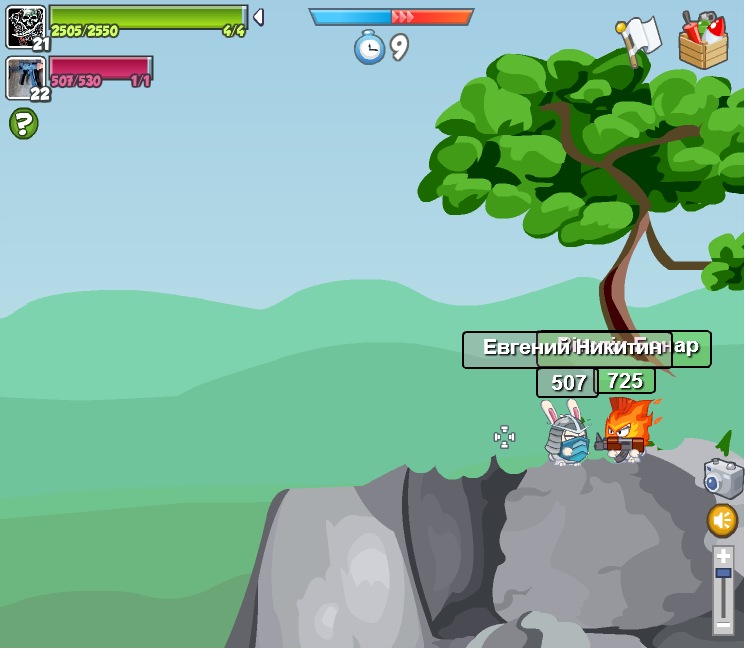
Task: Select the level 21 team avatar
Action: pyautogui.click(x=26, y=26)
